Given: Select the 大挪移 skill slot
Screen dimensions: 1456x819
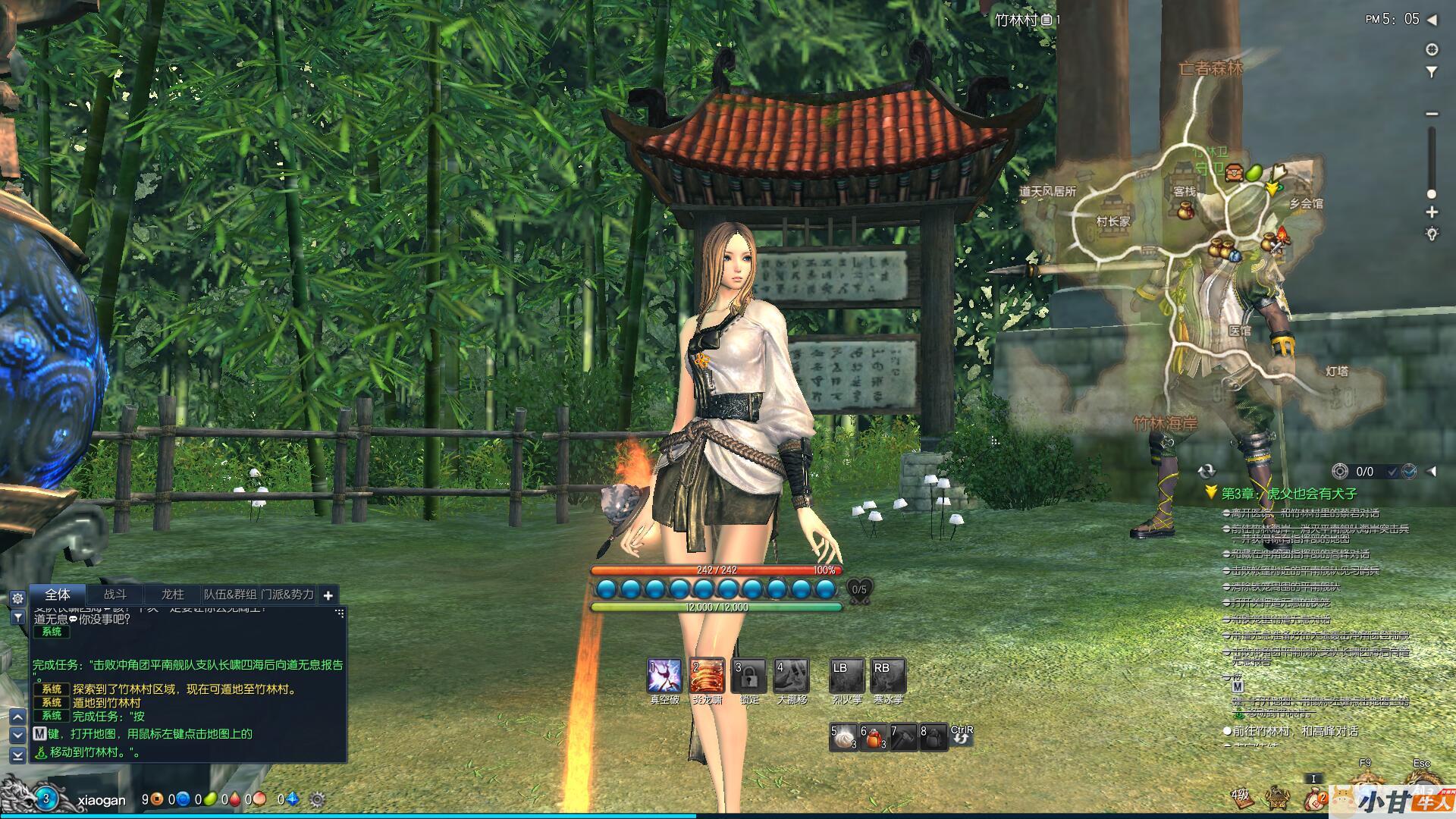Looking at the screenshot, I should (792, 676).
